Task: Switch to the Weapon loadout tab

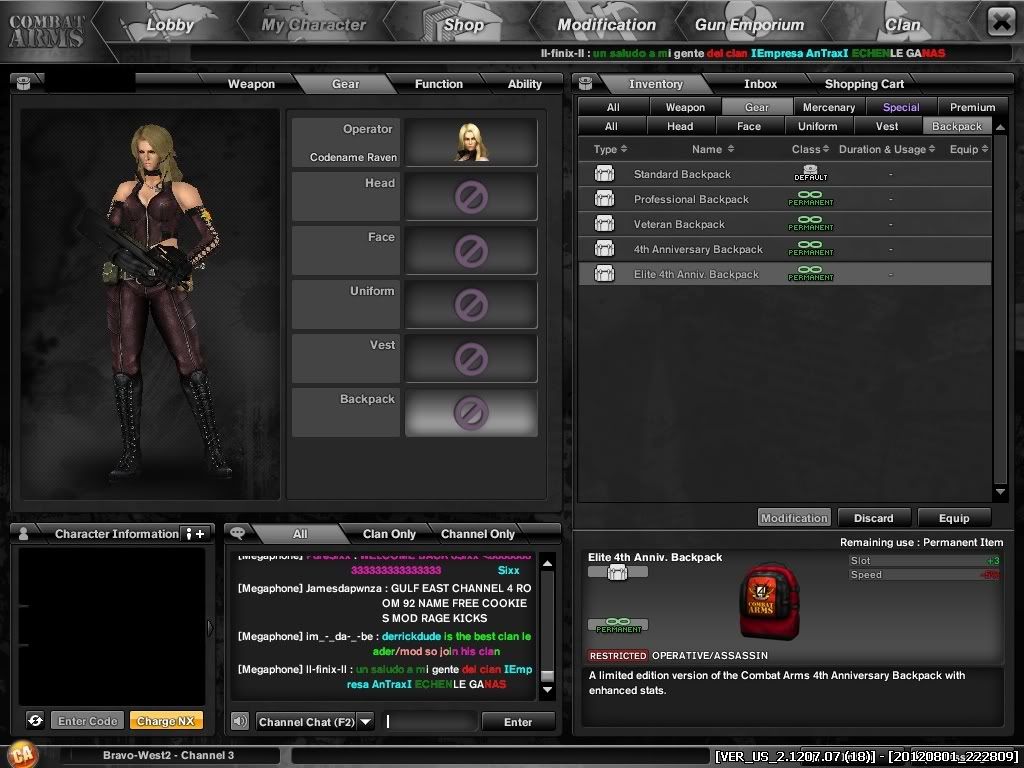Action: (251, 84)
